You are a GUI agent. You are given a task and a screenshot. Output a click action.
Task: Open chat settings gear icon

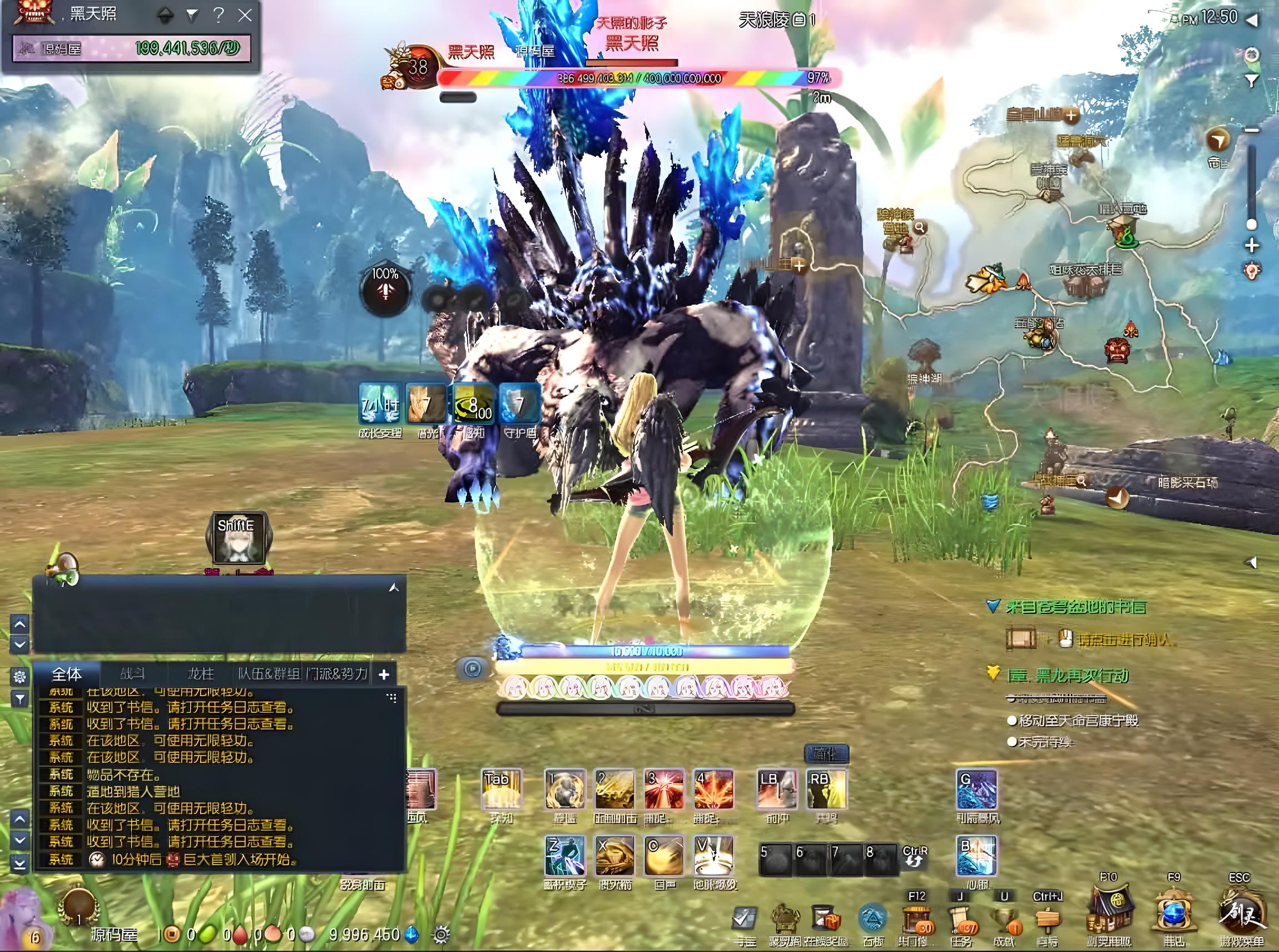pyautogui.click(x=19, y=676)
